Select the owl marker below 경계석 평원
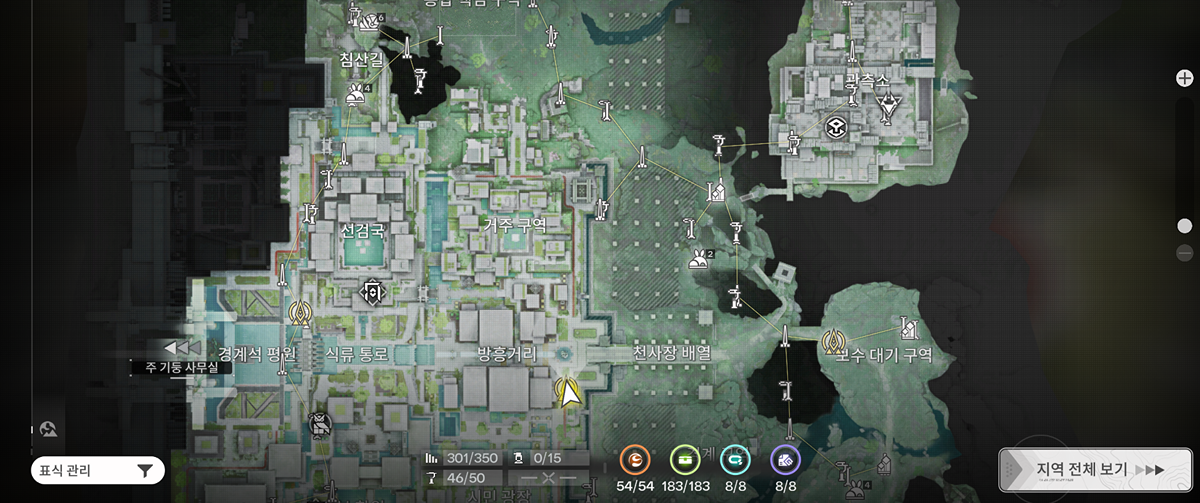1200x503 pixels. click(x=320, y=424)
